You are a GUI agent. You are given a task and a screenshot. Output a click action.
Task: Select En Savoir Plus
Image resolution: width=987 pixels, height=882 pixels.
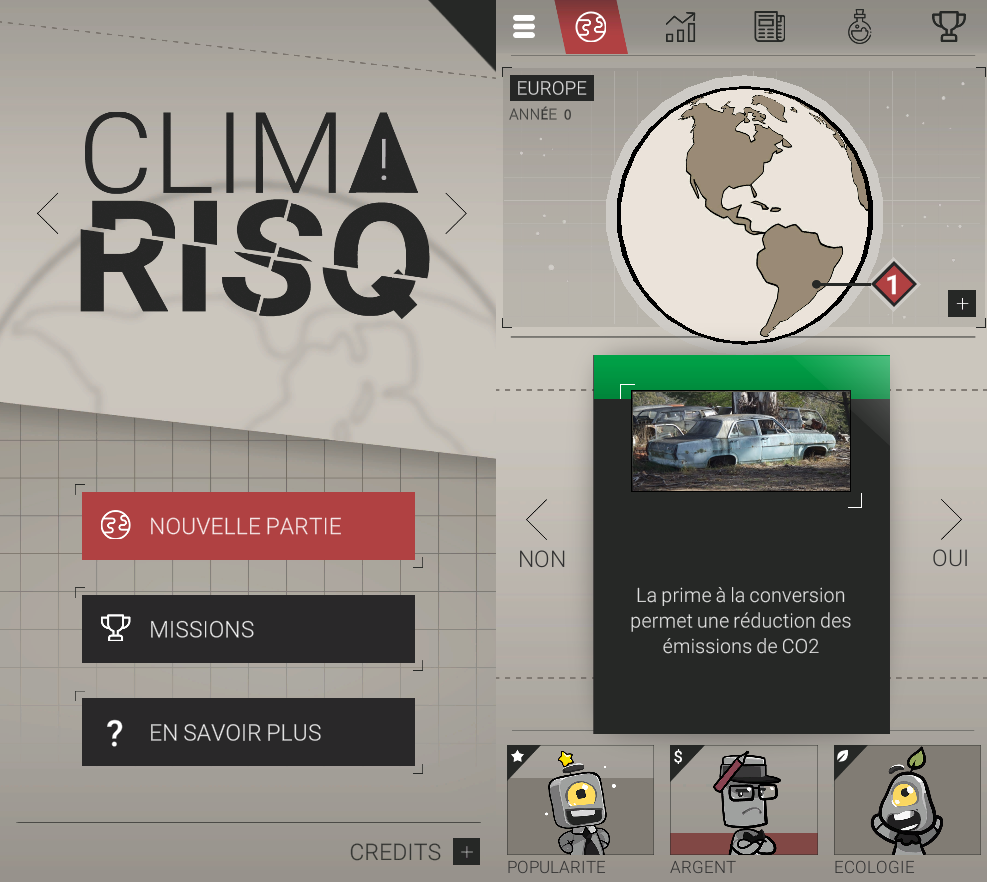(248, 732)
